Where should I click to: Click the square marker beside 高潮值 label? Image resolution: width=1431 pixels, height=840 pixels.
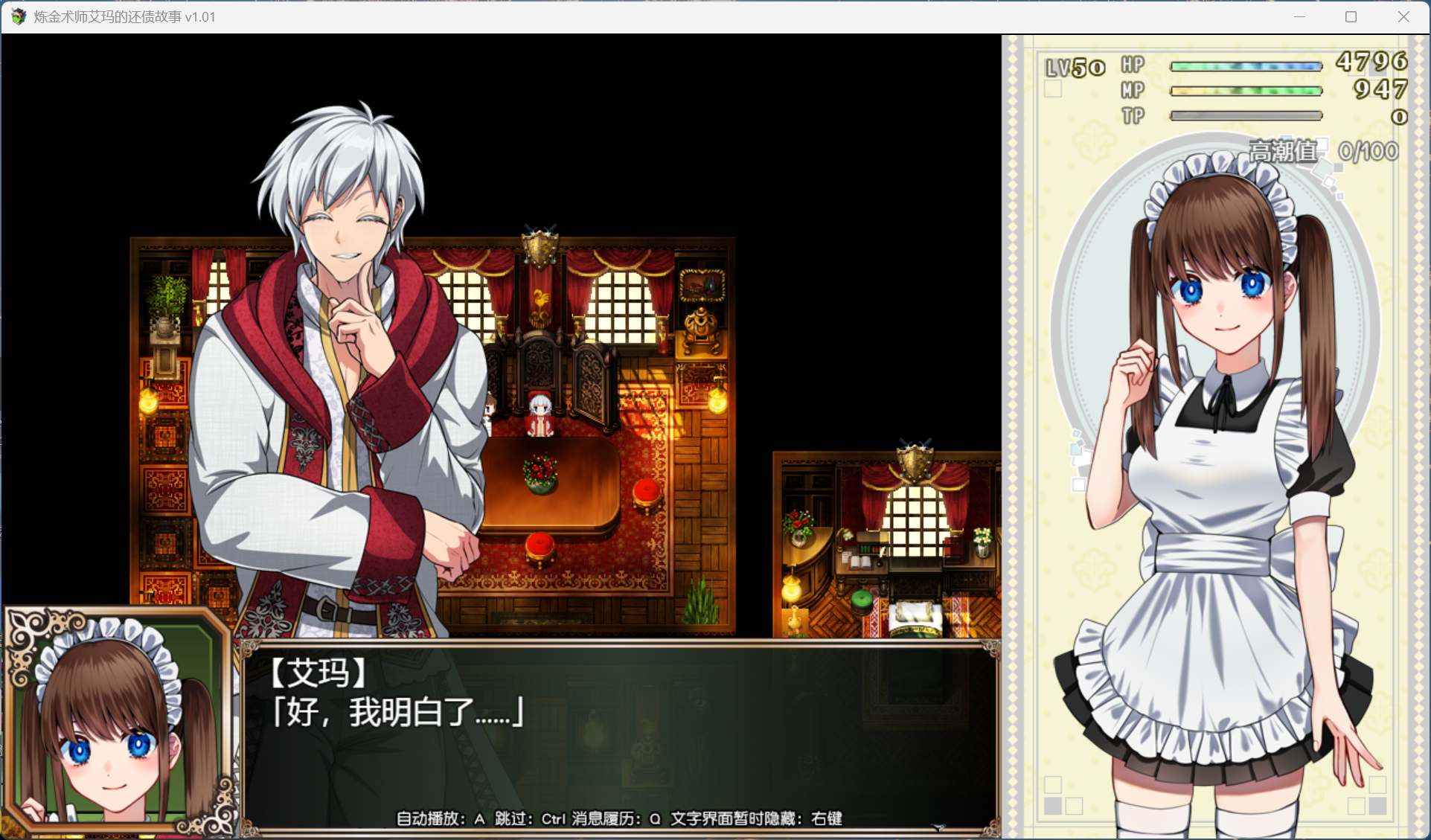click(1323, 145)
